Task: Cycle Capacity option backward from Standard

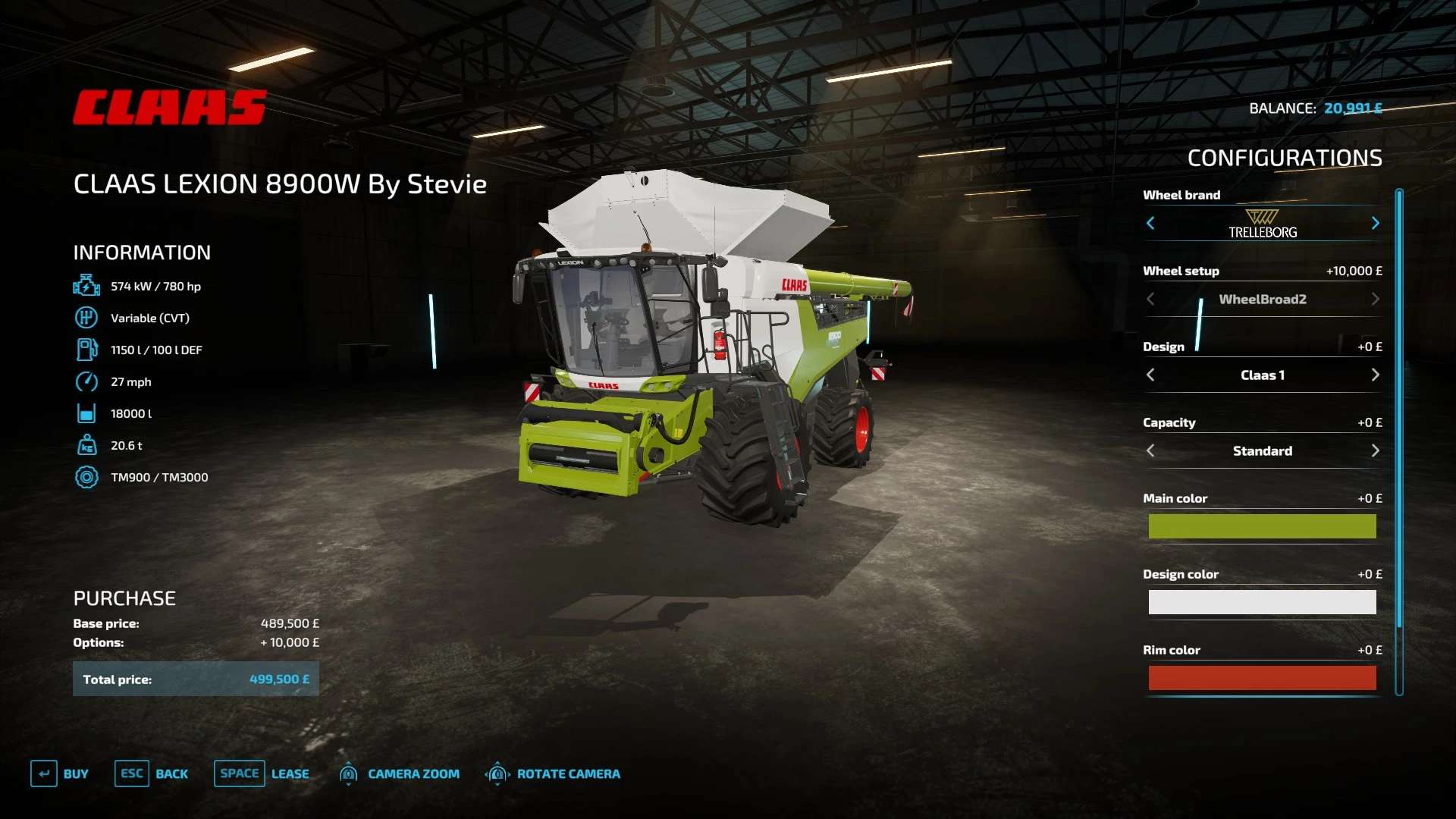Action: [x=1150, y=450]
